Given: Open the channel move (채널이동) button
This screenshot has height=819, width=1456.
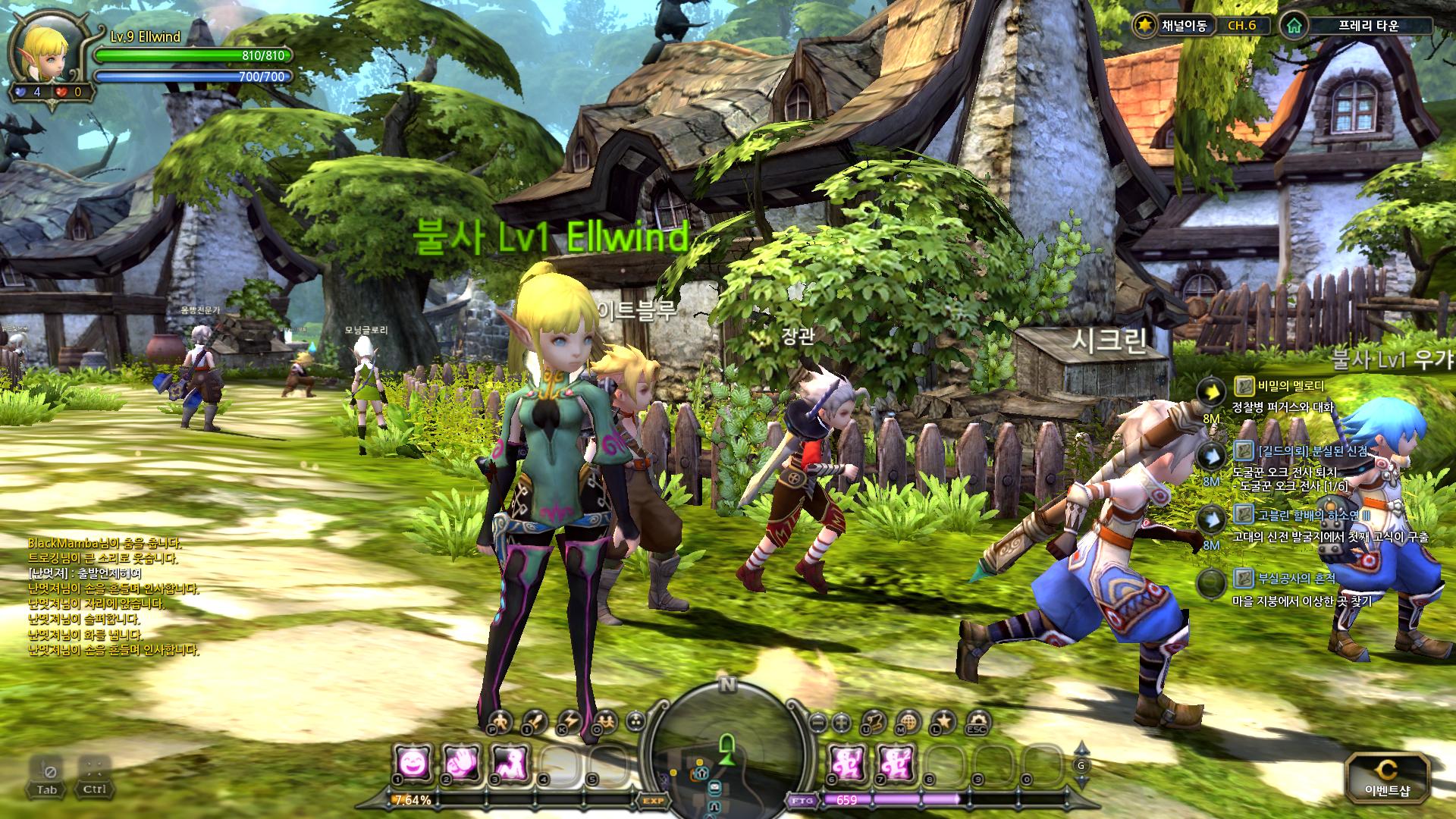Looking at the screenshot, I should [1172, 25].
